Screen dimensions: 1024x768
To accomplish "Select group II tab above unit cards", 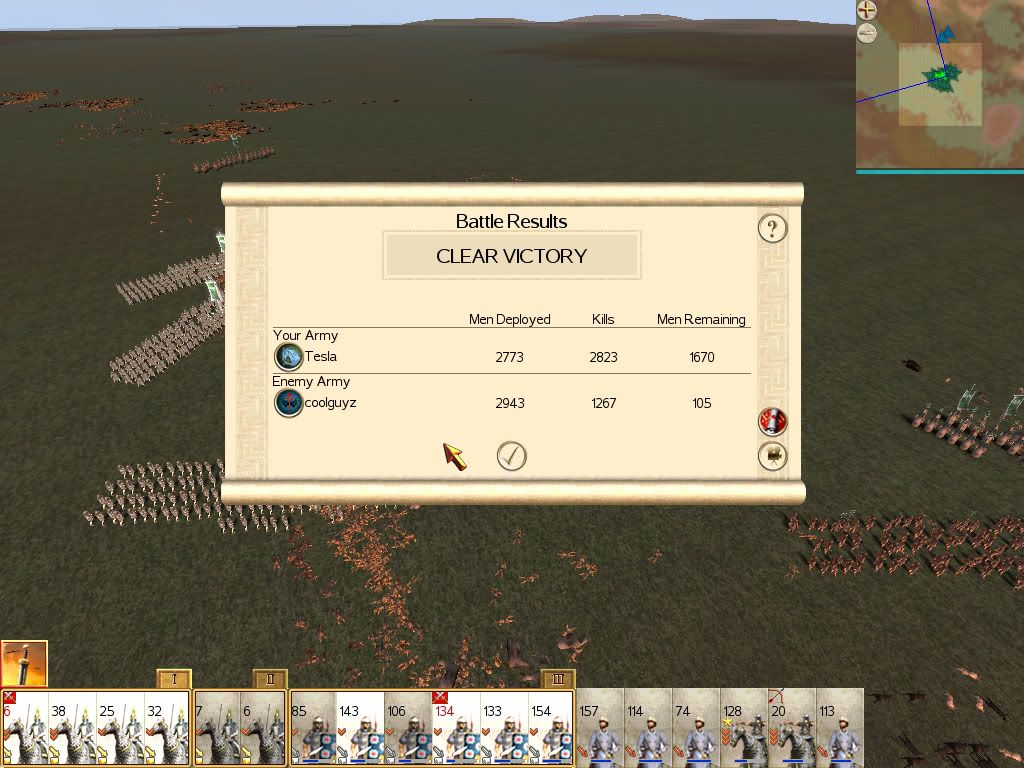I will pos(270,679).
